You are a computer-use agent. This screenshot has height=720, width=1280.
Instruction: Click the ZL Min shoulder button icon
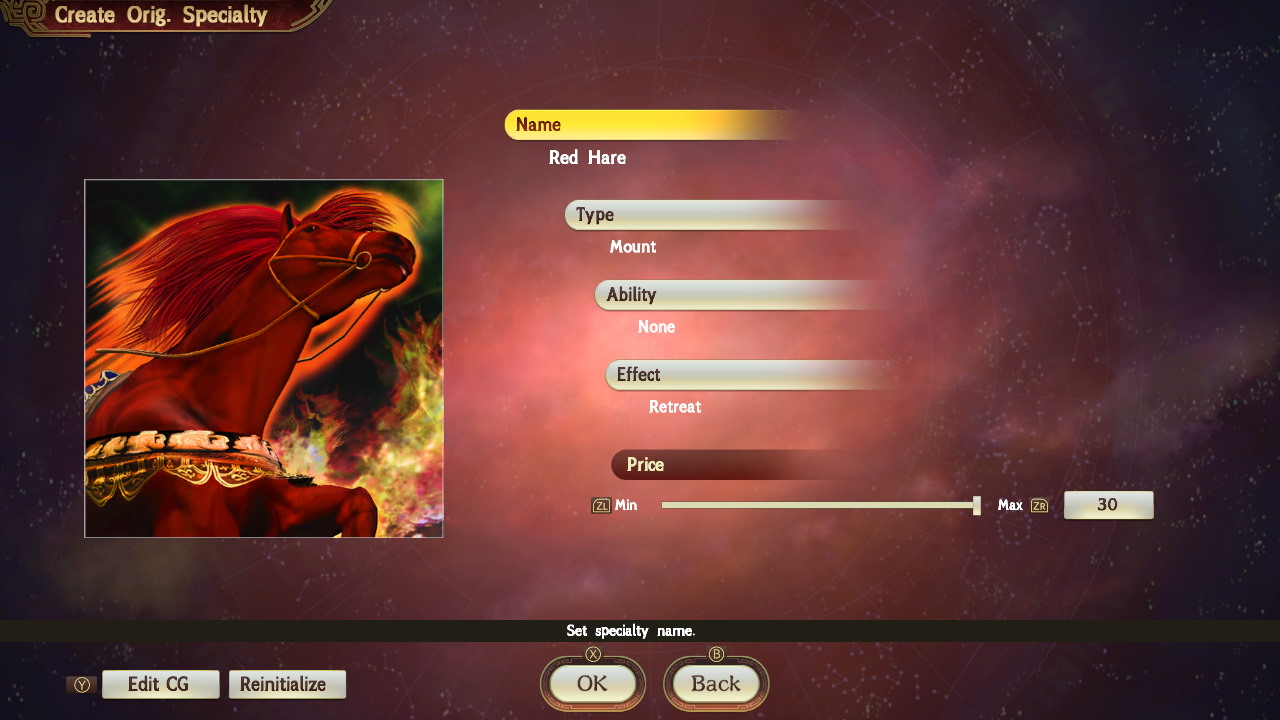pos(601,505)
